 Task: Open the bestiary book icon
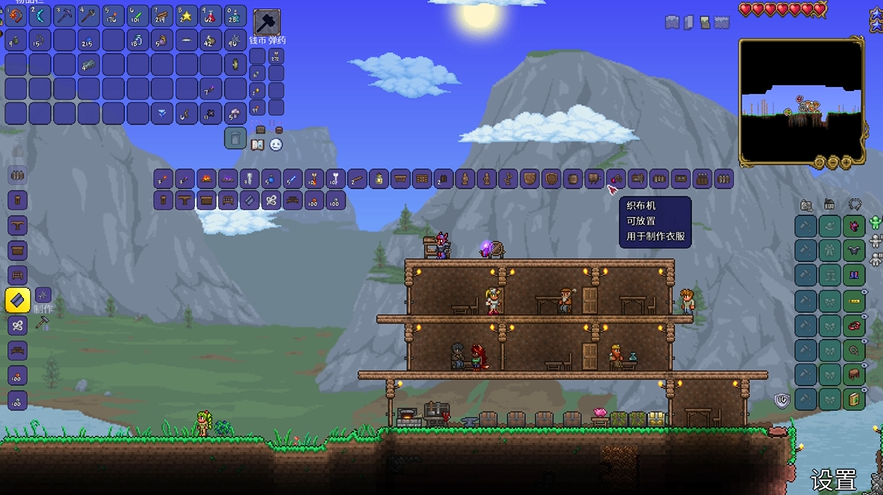point(256,145)
